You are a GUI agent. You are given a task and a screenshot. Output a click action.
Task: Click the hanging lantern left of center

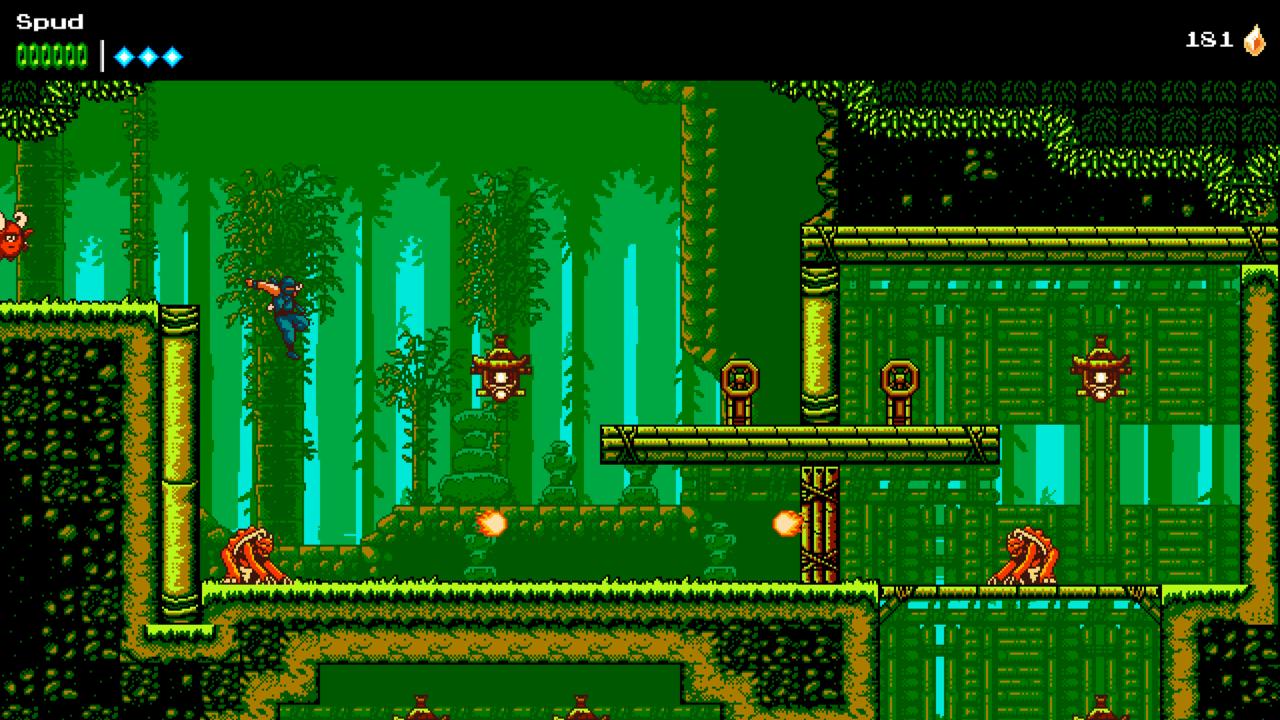[x=500, y=375]
